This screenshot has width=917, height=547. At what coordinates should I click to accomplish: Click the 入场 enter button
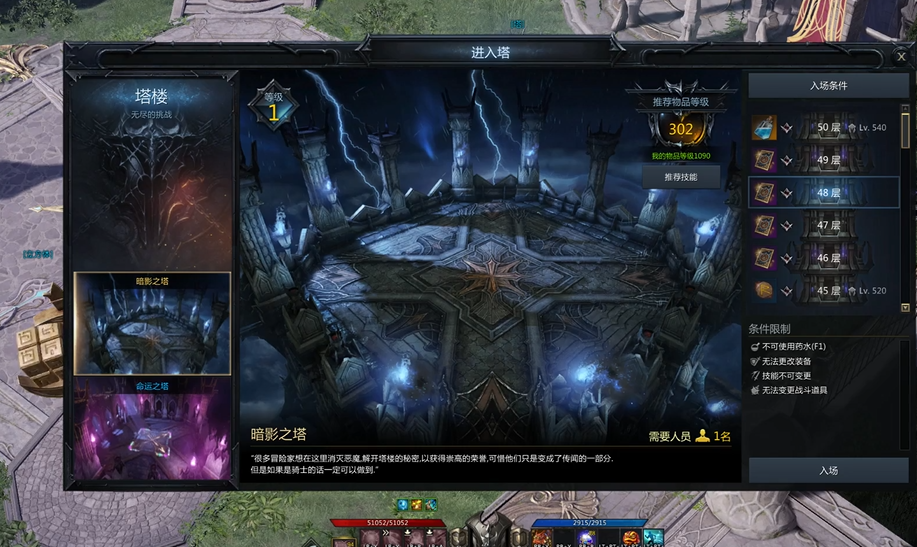point(828,470)
